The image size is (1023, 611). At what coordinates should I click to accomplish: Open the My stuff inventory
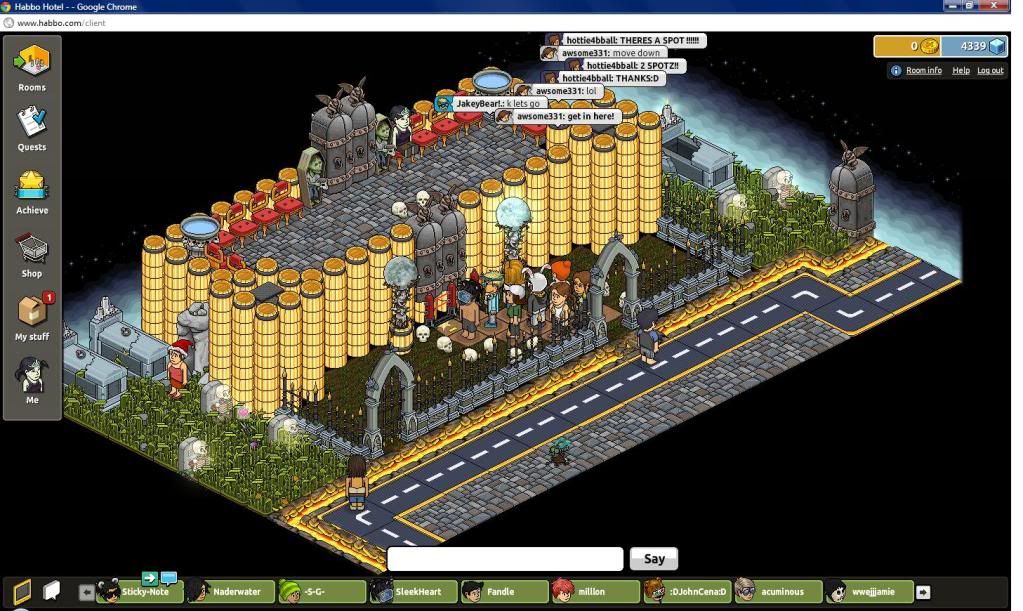32,318
